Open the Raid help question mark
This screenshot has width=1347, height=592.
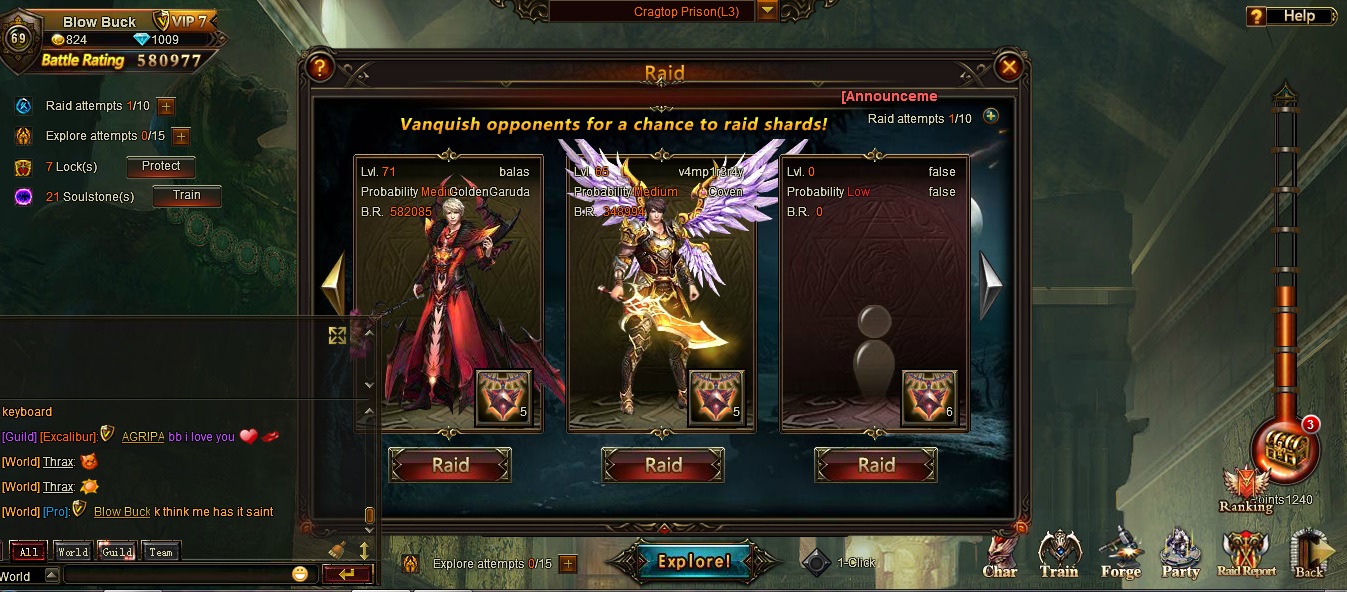319,68
